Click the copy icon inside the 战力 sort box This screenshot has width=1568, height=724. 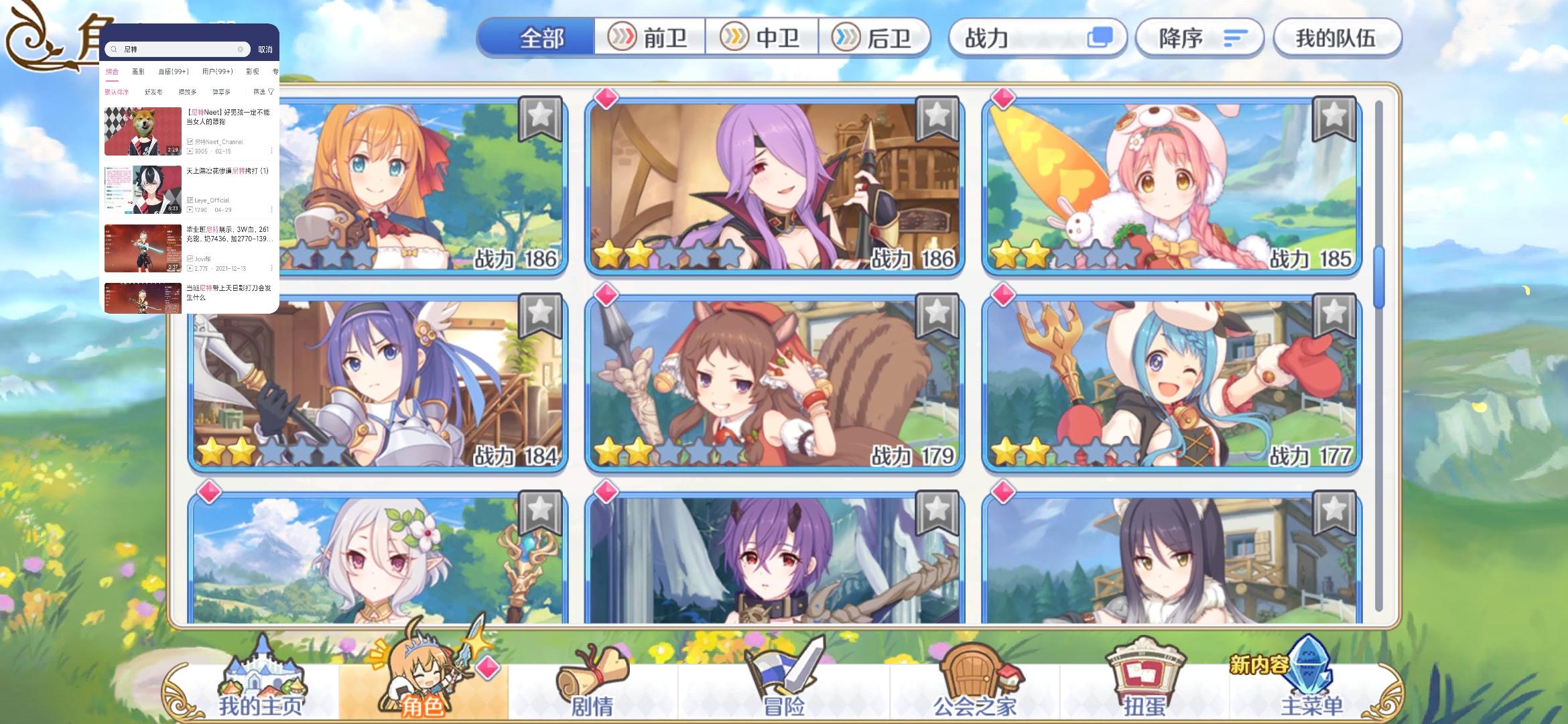click(x=1101, y=38)
